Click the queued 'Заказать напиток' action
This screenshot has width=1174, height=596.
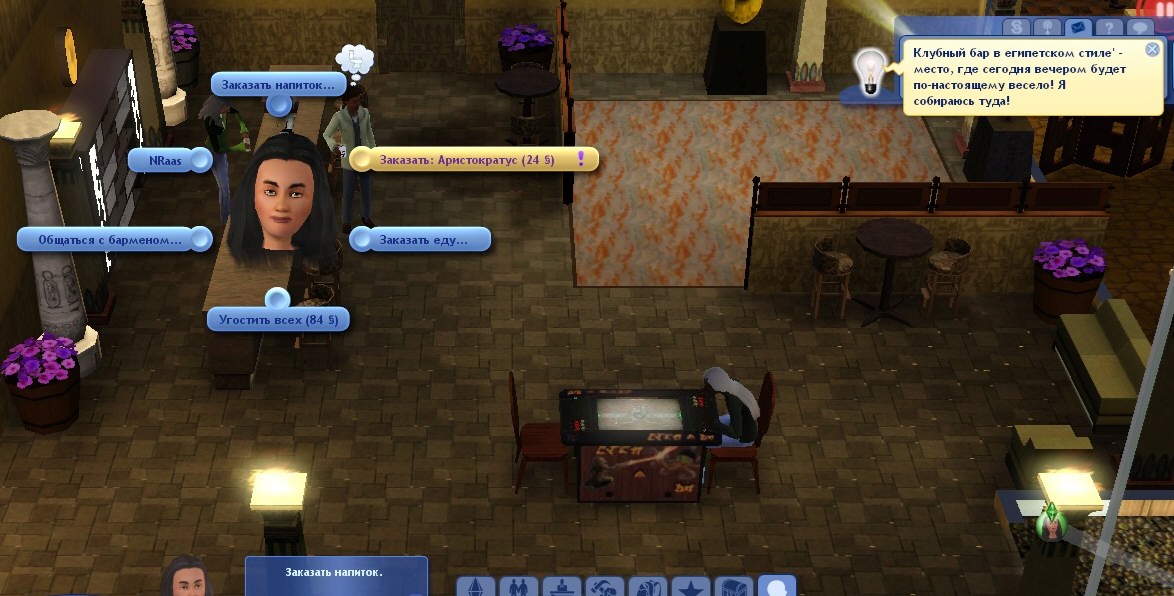click(x=335, y=573)
